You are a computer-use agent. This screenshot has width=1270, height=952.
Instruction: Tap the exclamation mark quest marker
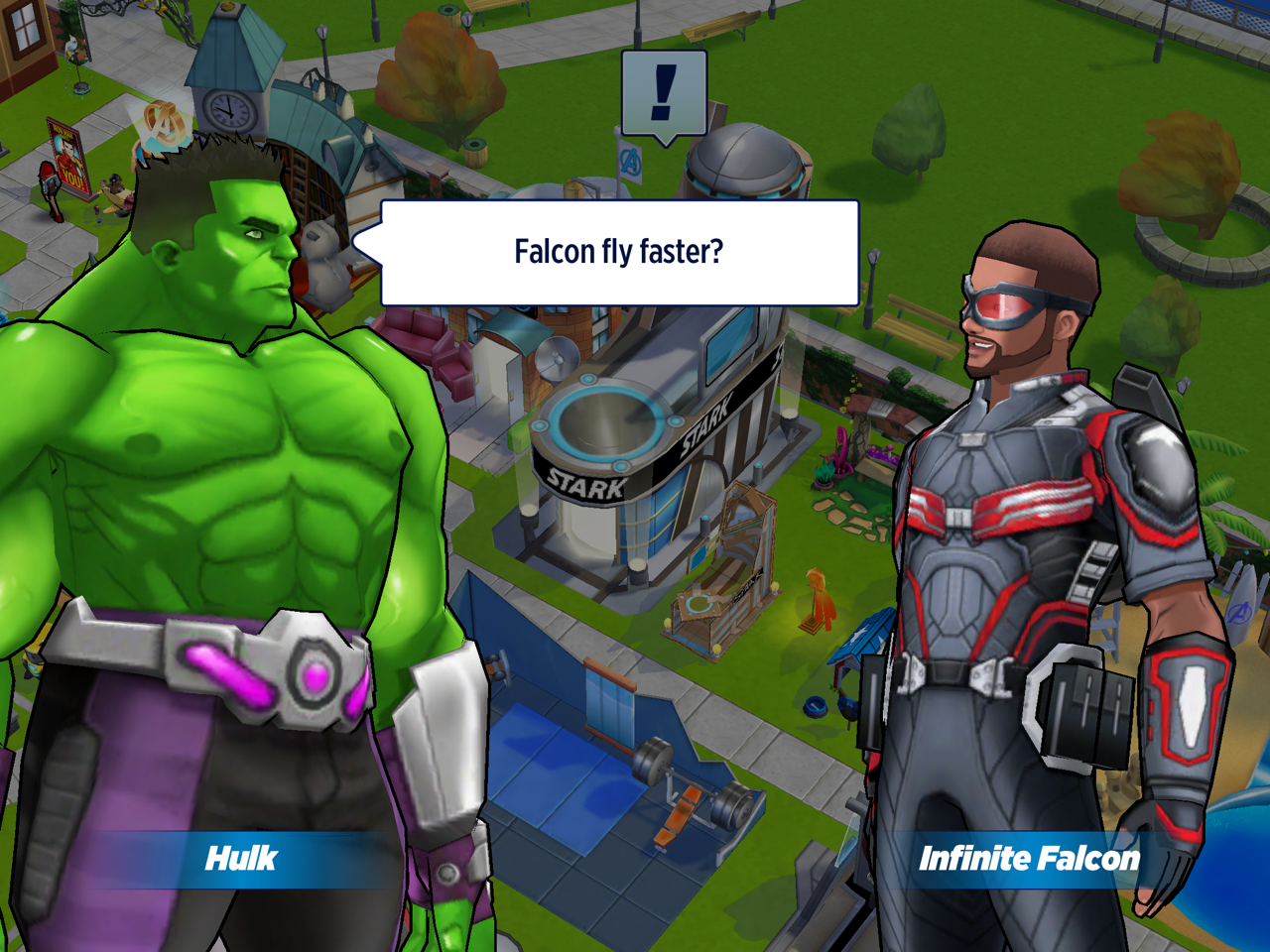pyautogui.click(x=664, y=94)
